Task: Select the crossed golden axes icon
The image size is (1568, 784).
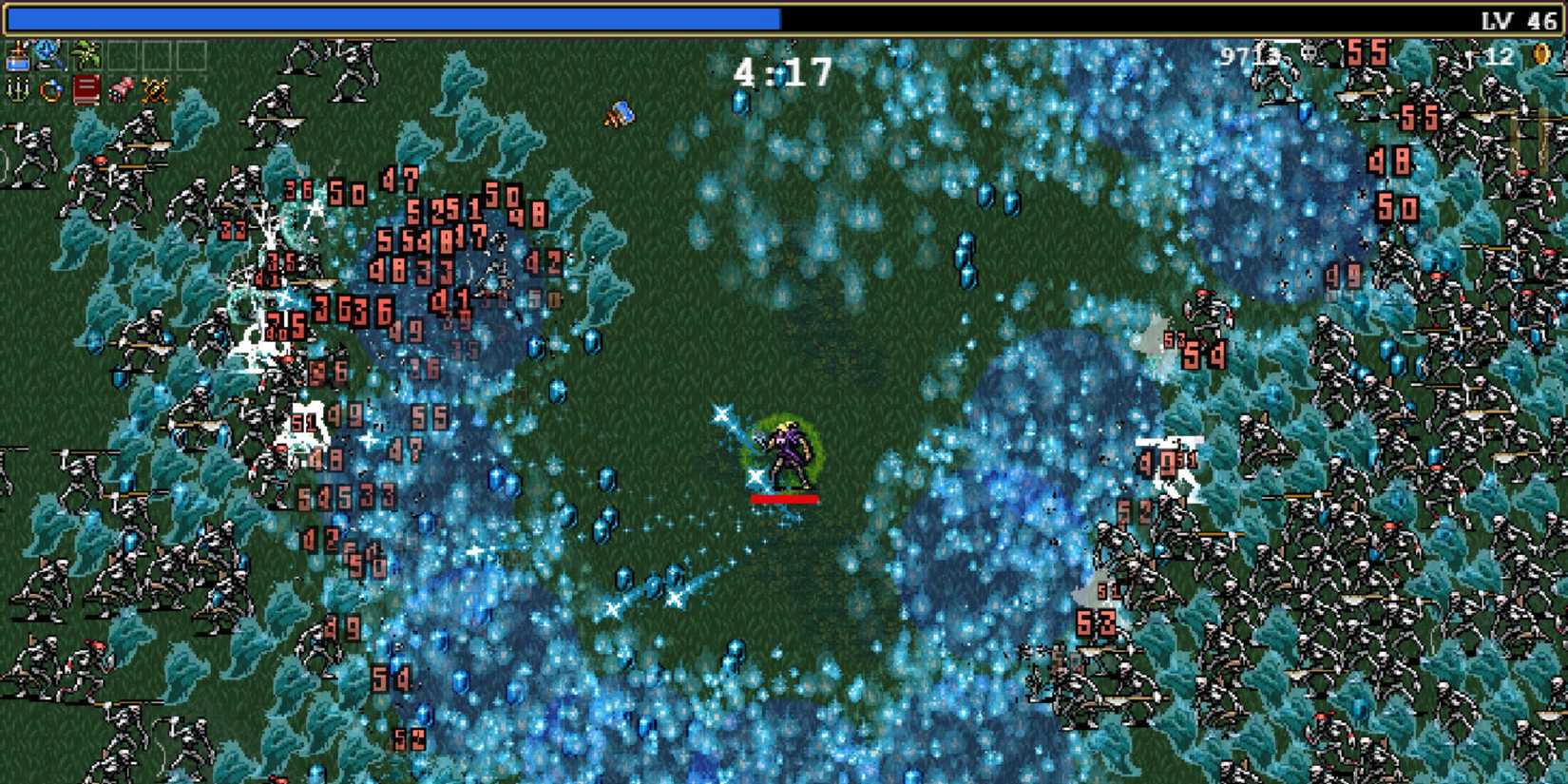Action: tap(152, 90)
